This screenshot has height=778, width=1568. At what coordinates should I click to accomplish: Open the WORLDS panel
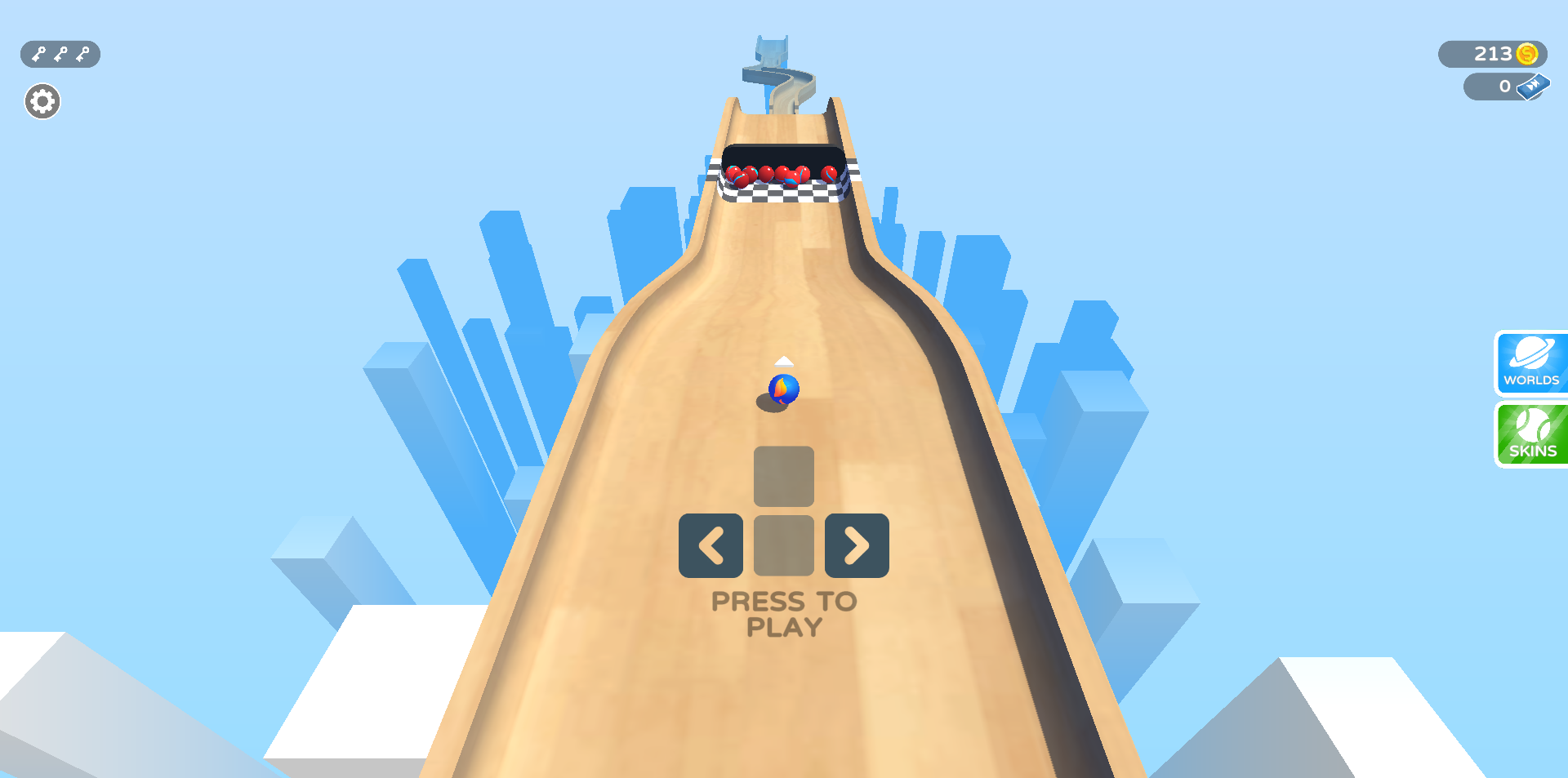pyautogui.click(x=1531, y=364)
